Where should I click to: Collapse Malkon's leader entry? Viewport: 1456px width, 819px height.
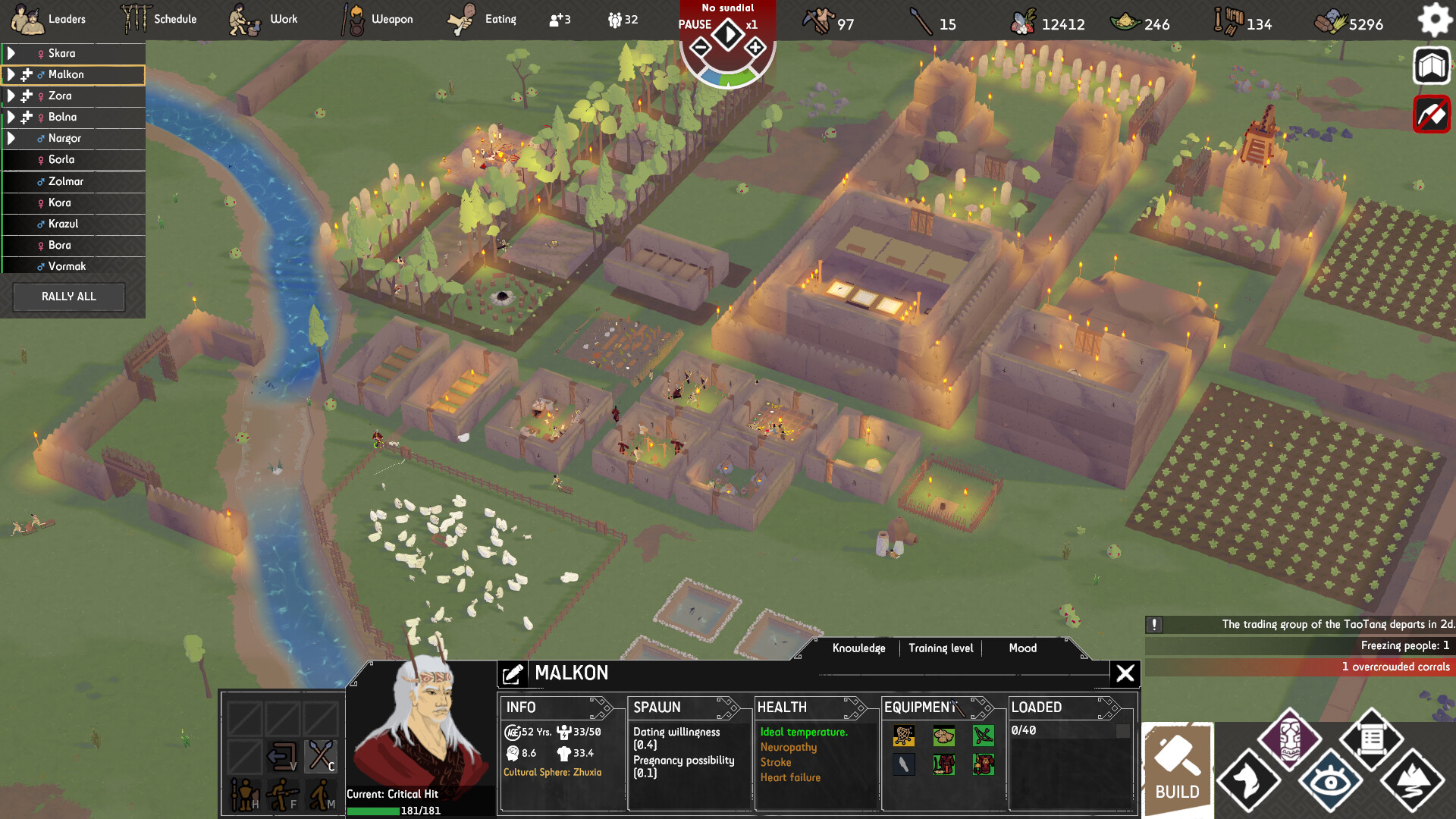pyautogui.click(x=12, y=74)
